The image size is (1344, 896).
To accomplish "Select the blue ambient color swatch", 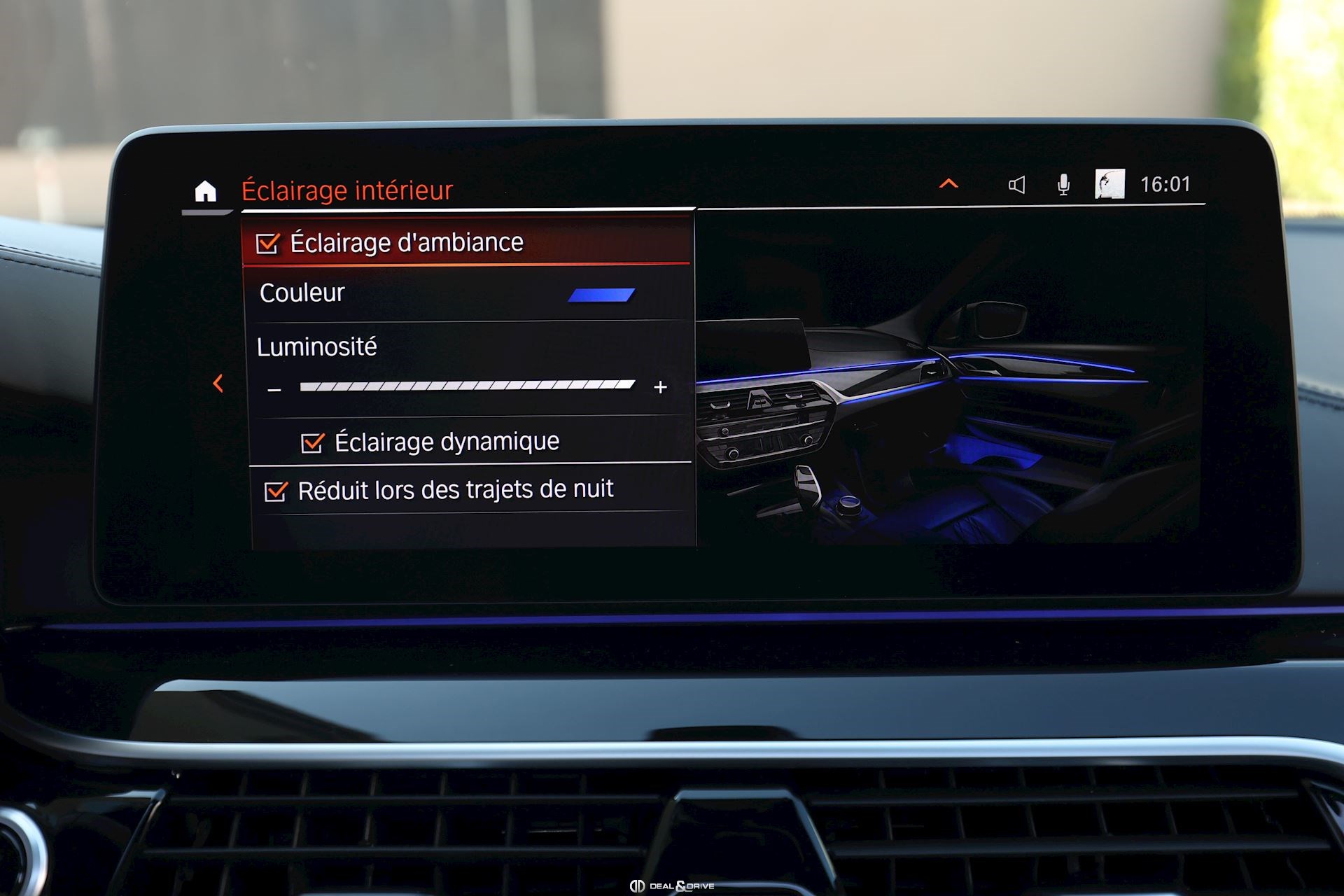I will click(x=601, y=295).
